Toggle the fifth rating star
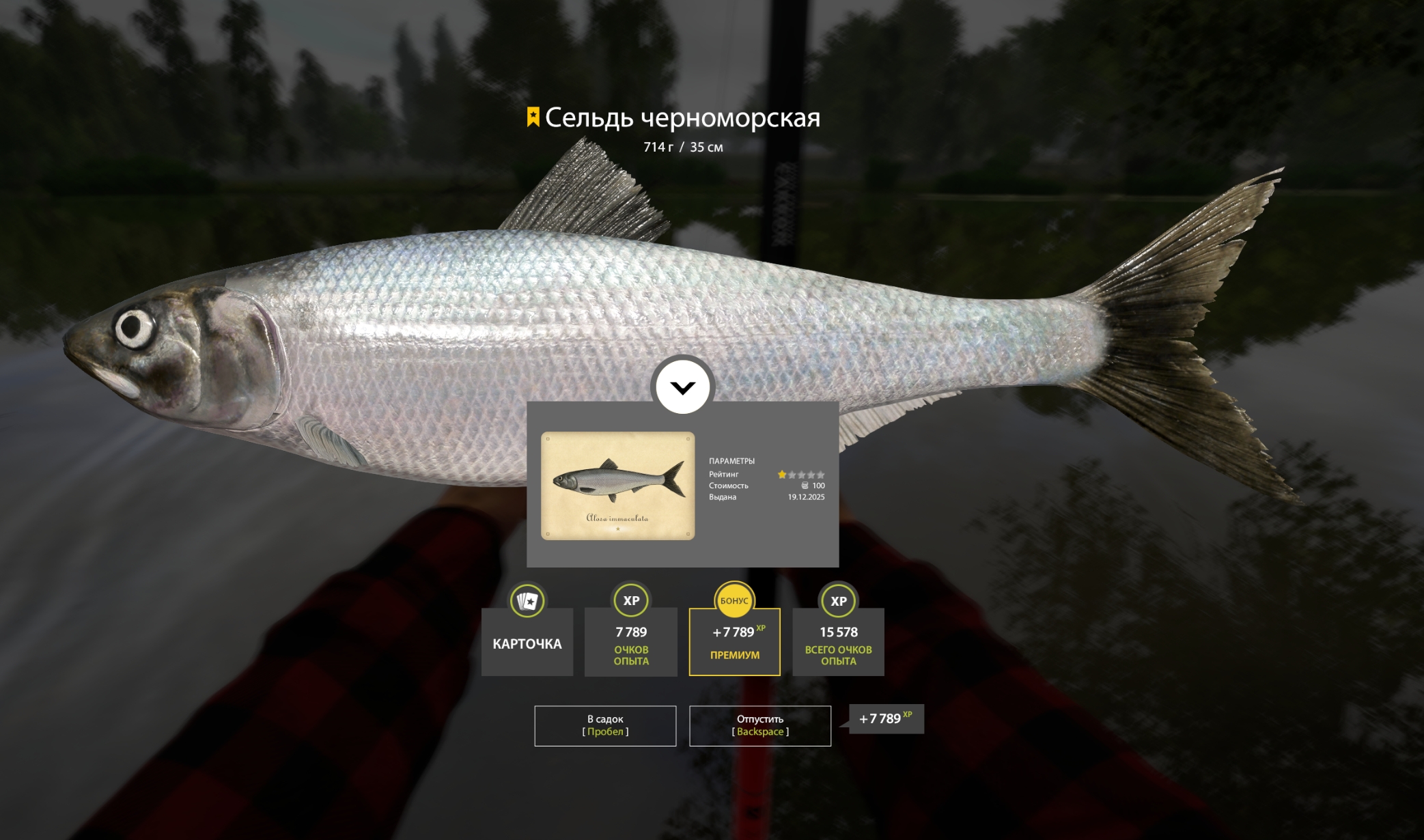The width and height of the screenshot is (1424, 840). tap(821, 474)
